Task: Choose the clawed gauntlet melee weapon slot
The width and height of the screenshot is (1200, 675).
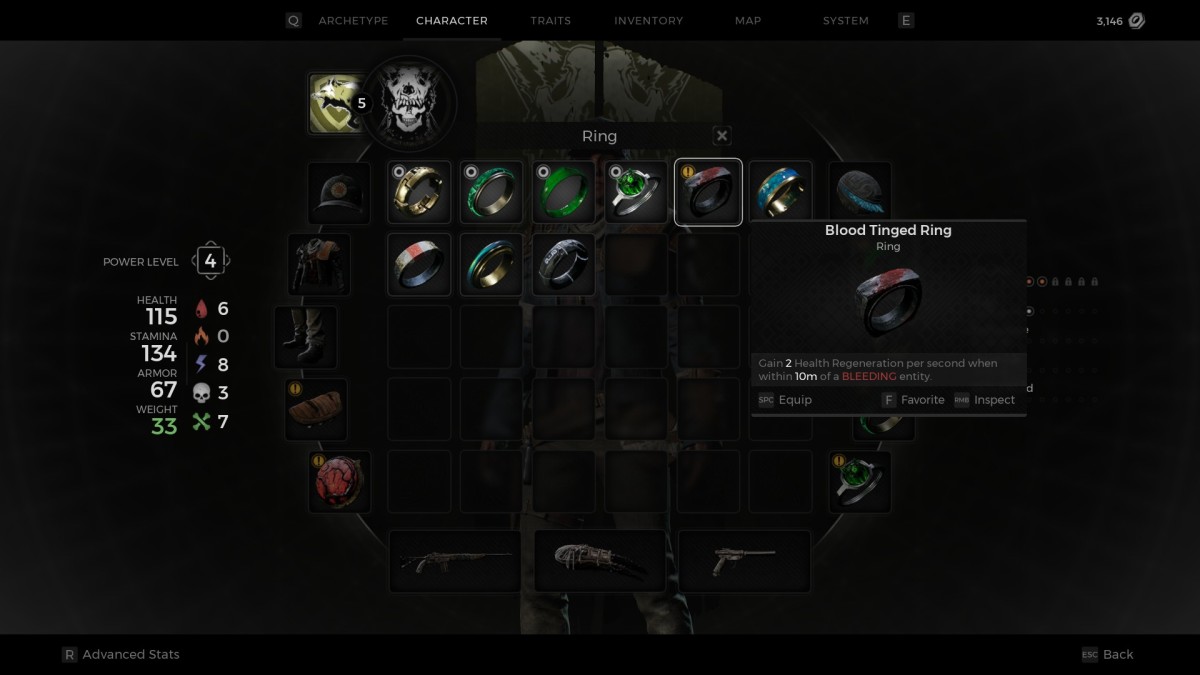Action: click(x=600, y=561)
